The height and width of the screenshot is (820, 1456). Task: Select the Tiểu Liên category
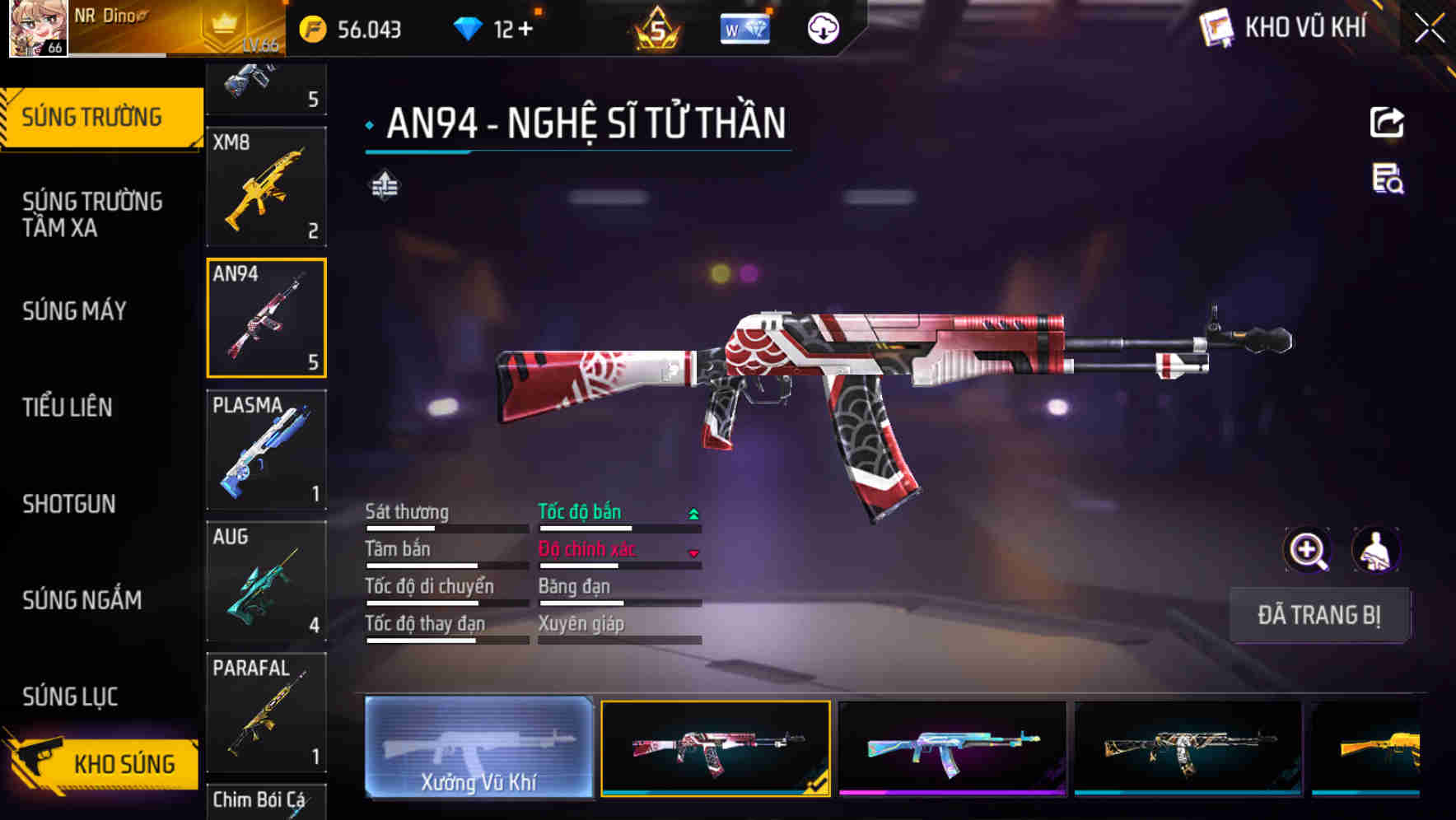click(68, 407)
